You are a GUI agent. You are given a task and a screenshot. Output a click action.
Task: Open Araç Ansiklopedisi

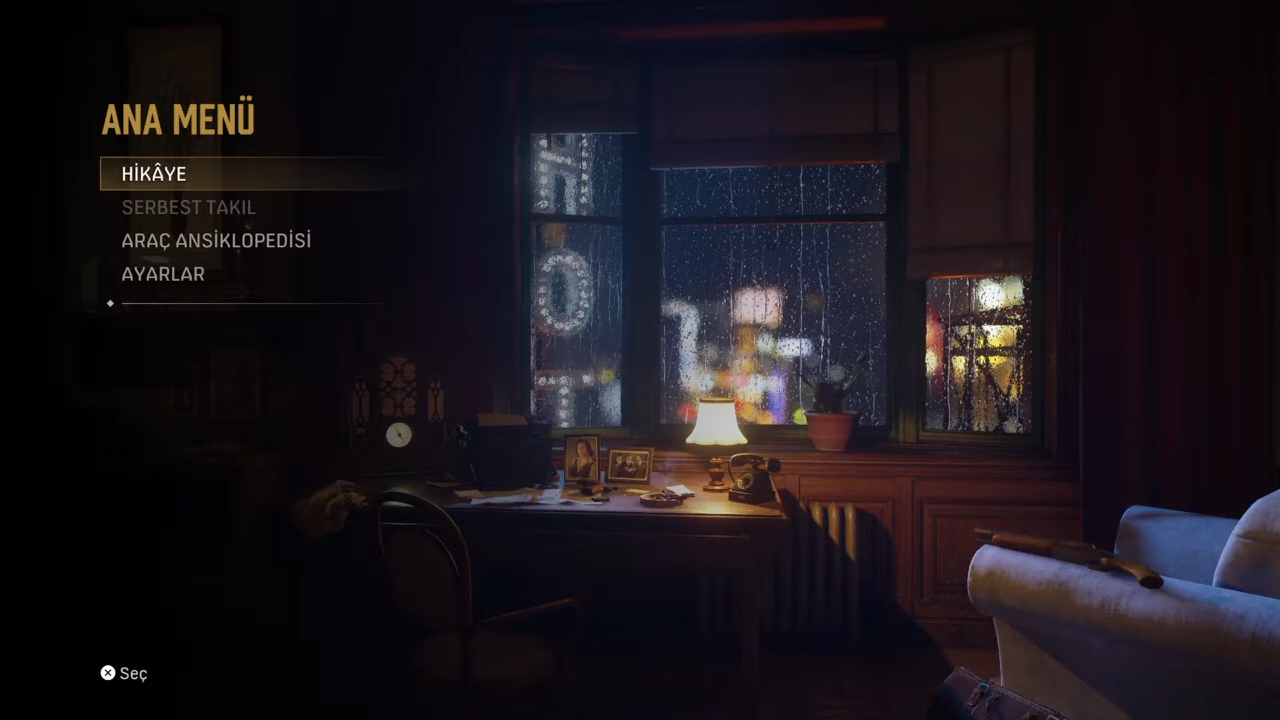[x=216, y=241]
